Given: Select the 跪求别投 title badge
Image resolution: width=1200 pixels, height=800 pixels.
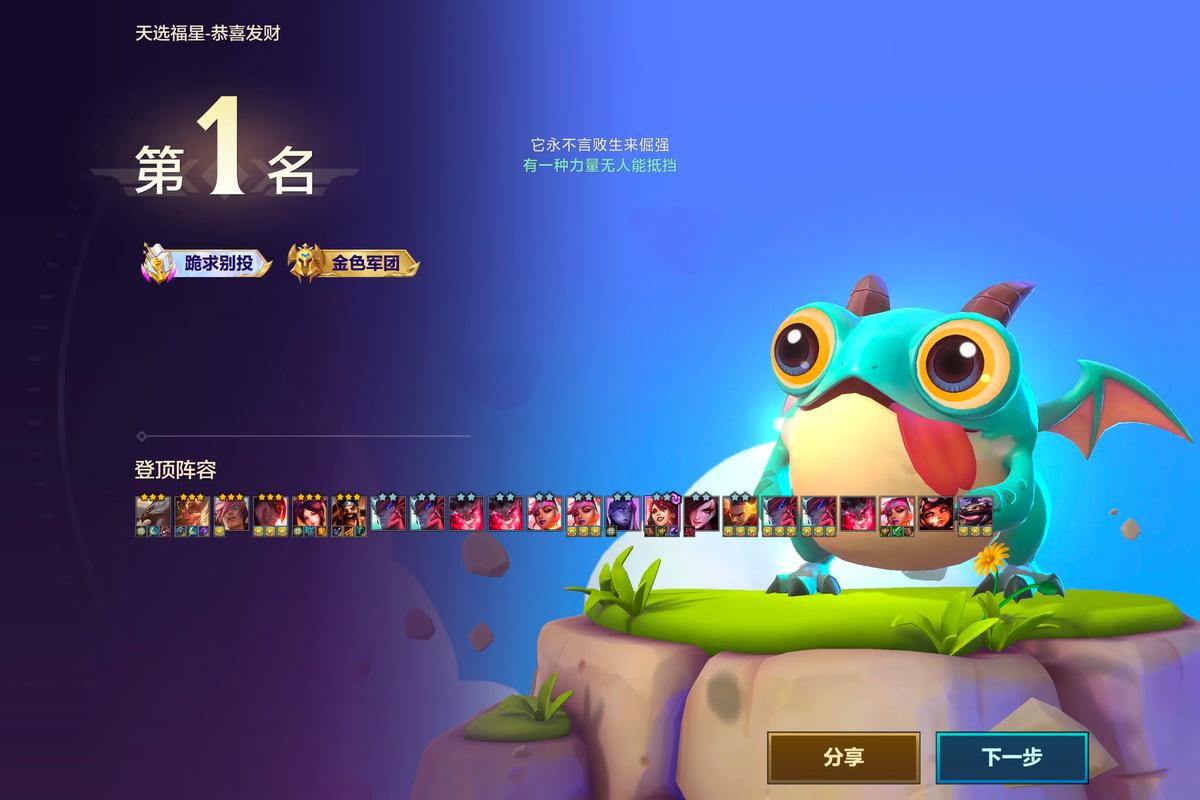Looking at the screenshot, I should [206, 264].
